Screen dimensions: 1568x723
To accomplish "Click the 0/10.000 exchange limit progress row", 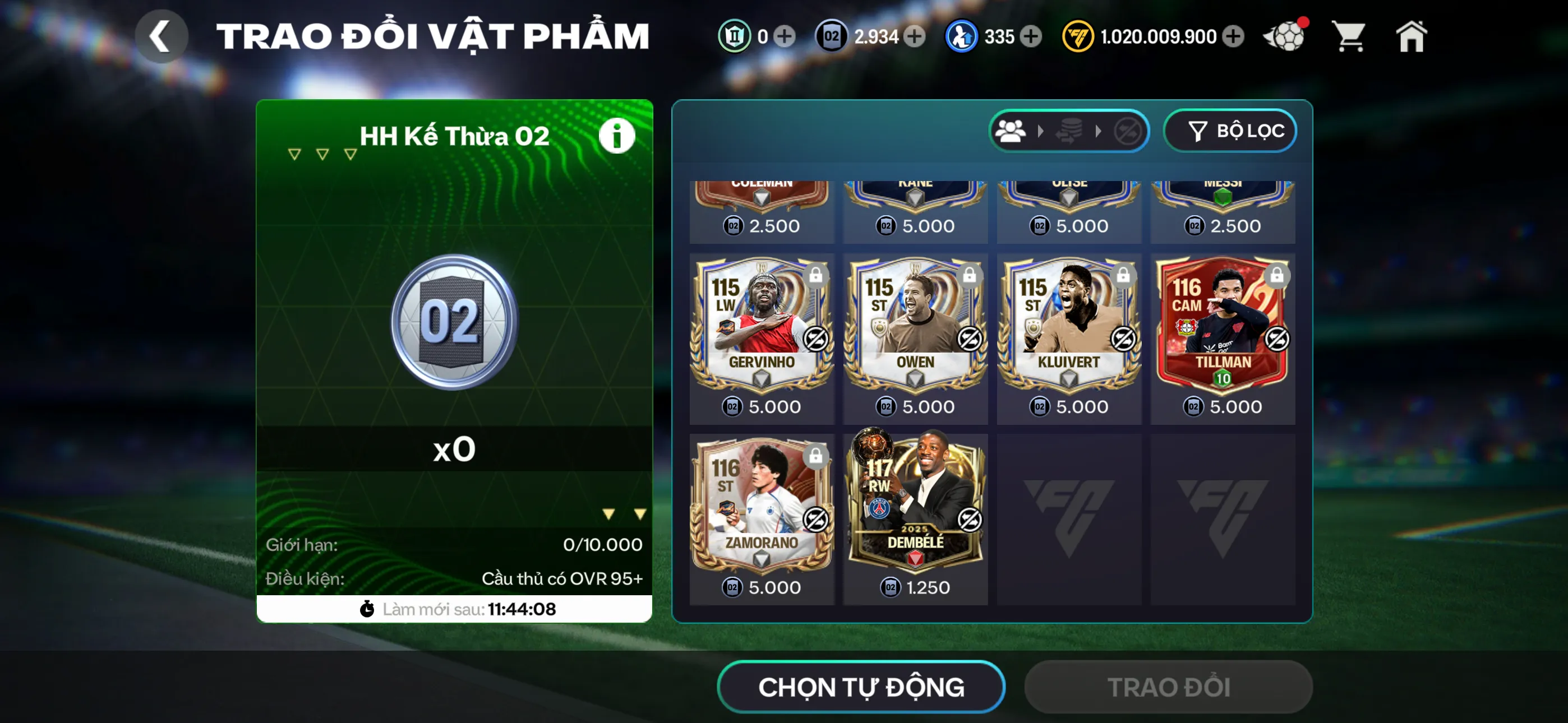I will (454, 545).
